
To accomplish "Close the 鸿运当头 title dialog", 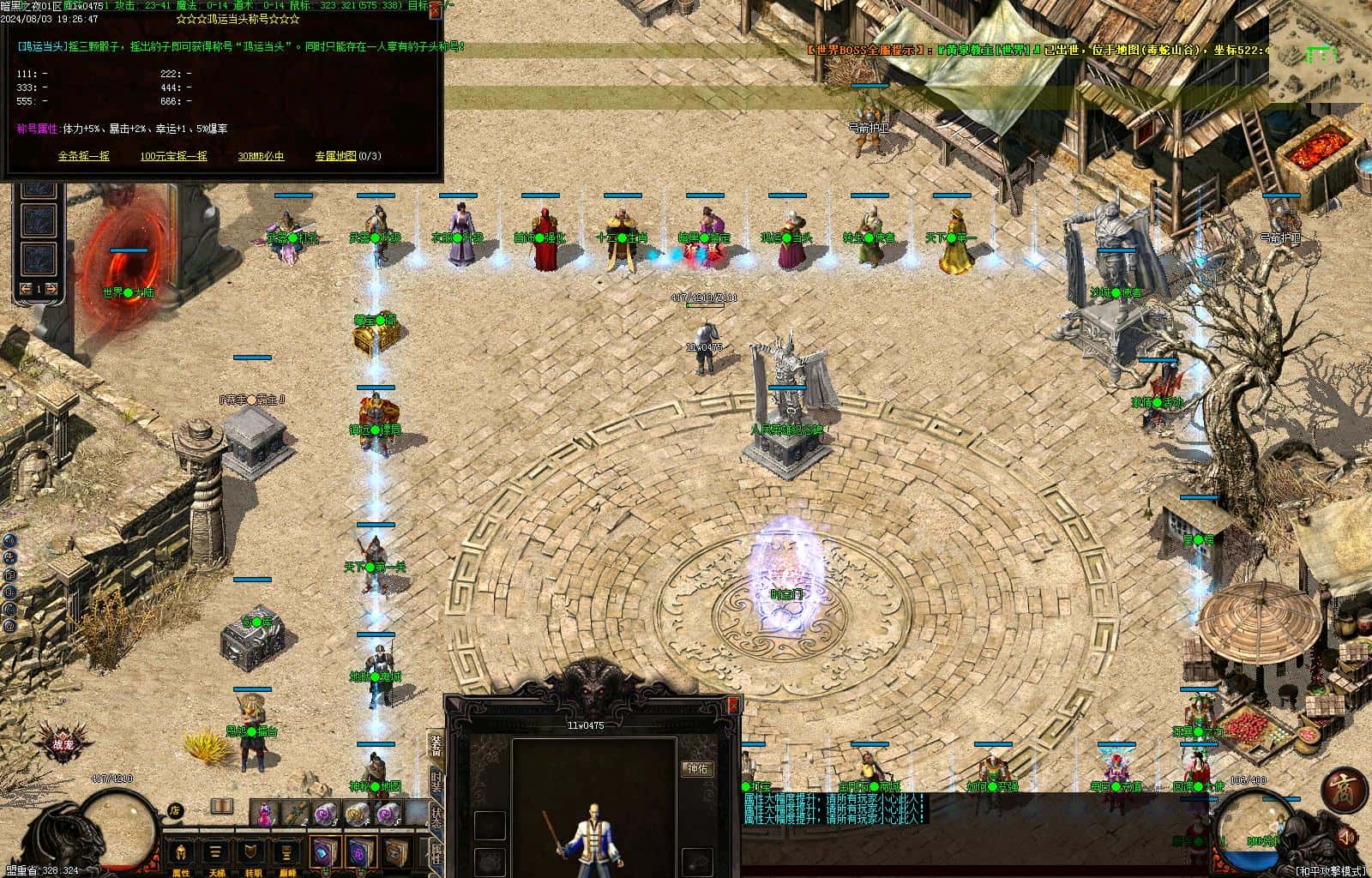I will click(436, 10).
